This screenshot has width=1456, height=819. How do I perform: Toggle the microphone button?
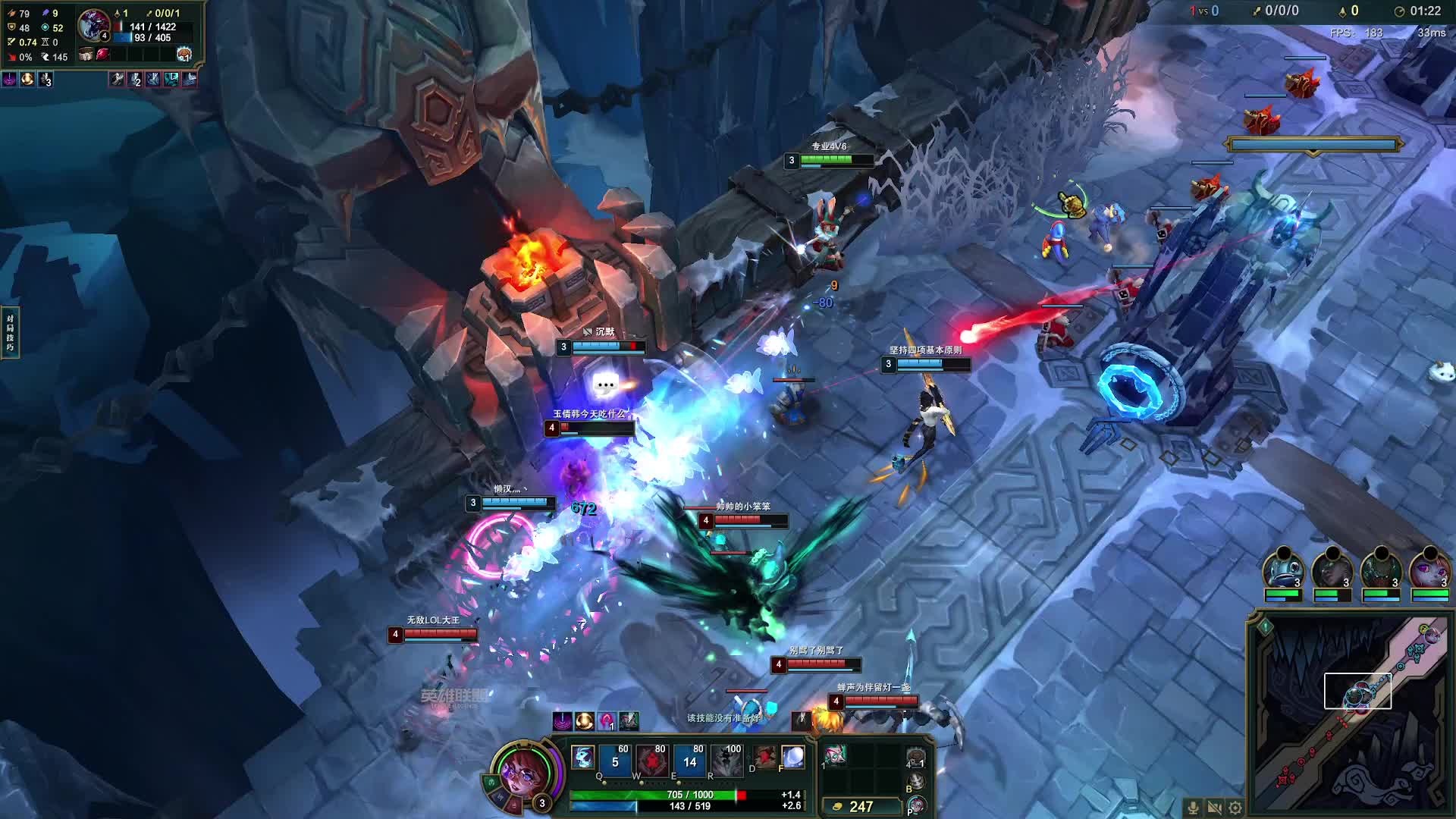[x=1193, y=808]
